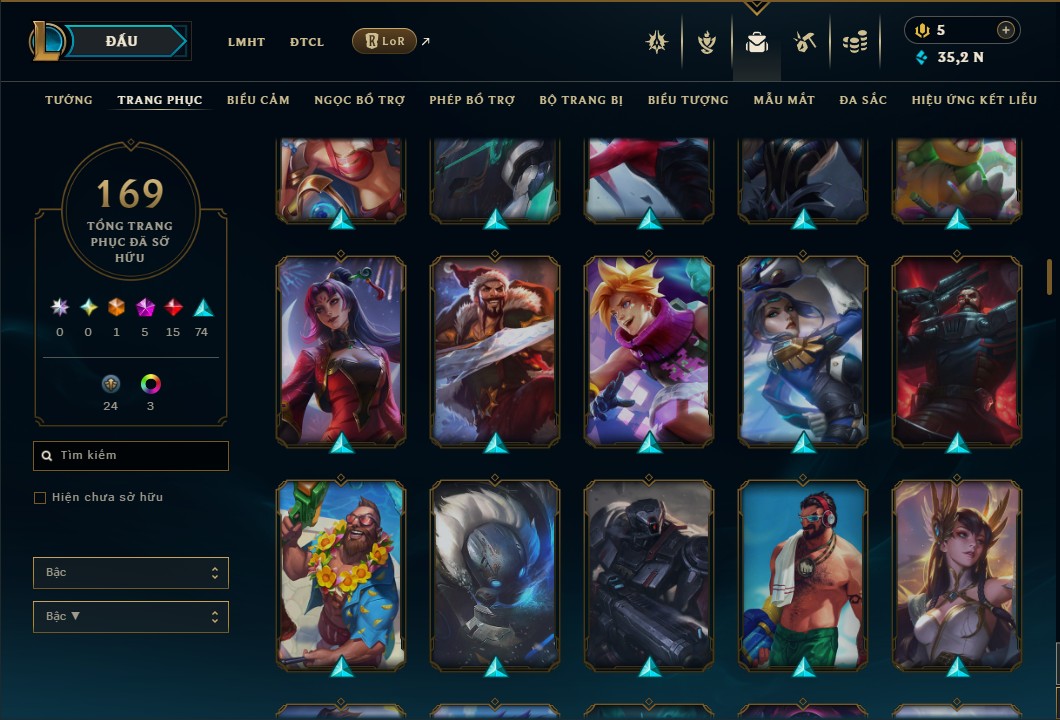The image size is (1060, 720).
Task: Select the BIỂU CẢM emotes tab
Action: pyautogui.click(x=258, y=100)
